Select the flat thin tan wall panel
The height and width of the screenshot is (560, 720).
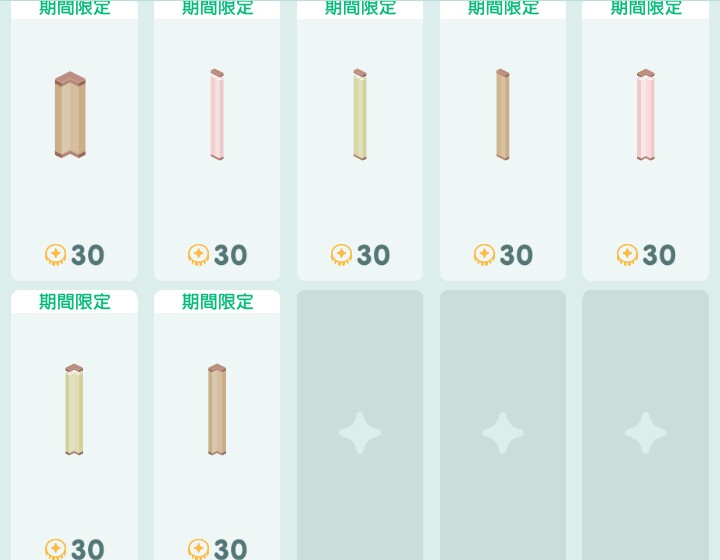503,115
